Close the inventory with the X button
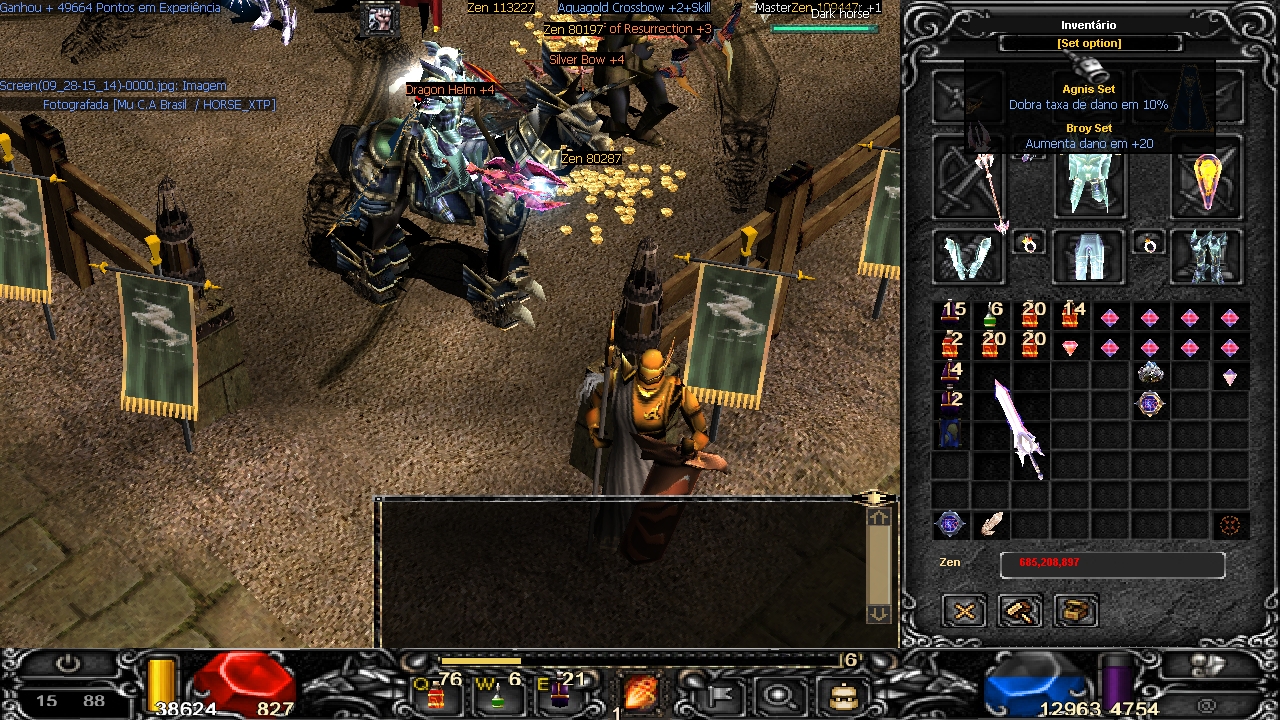This screenshot has width=1280, height=720. [964, 610]
